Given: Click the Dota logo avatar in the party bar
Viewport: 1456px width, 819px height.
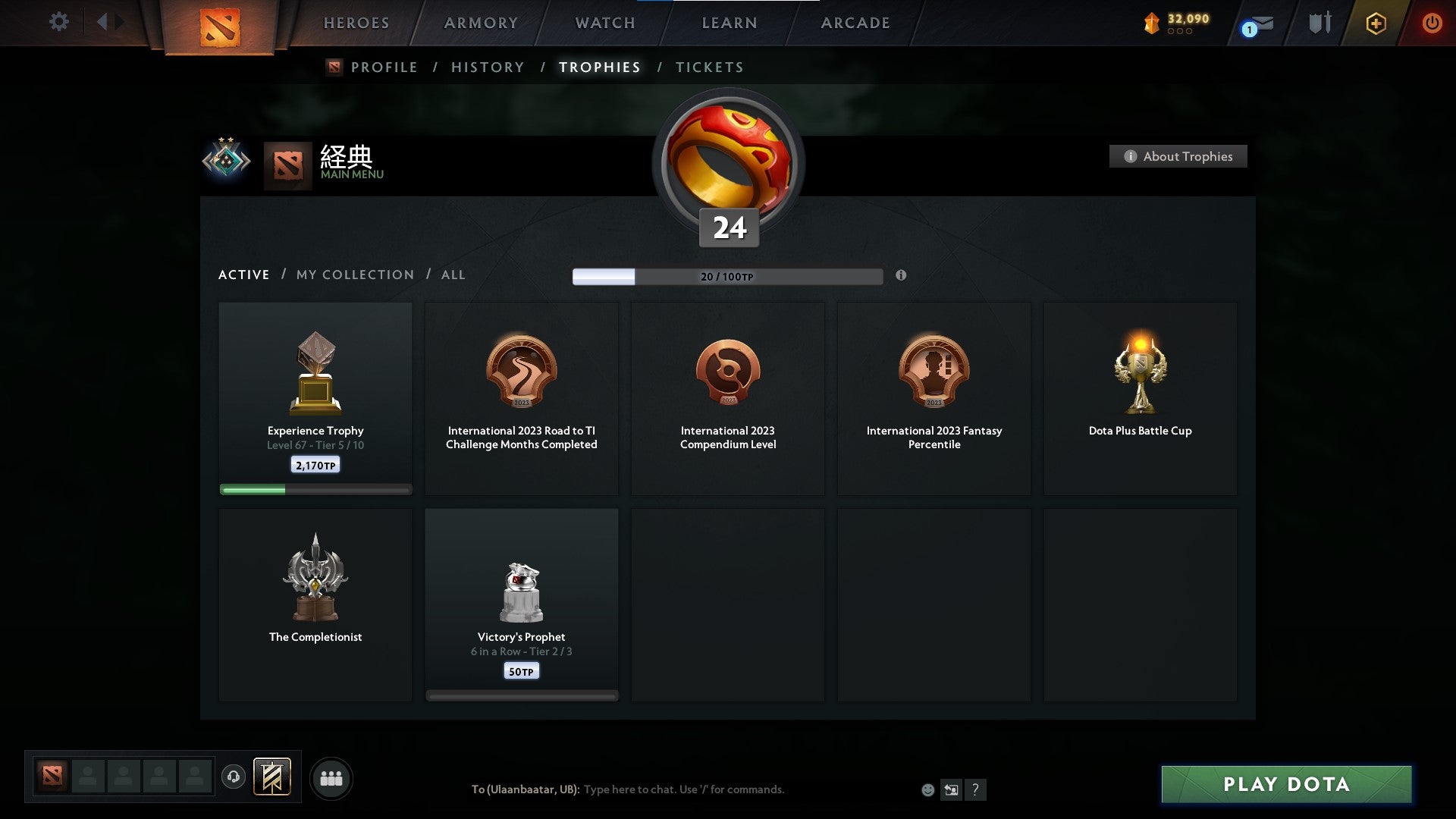Looking at the screenshot, I should coord(52,777).
